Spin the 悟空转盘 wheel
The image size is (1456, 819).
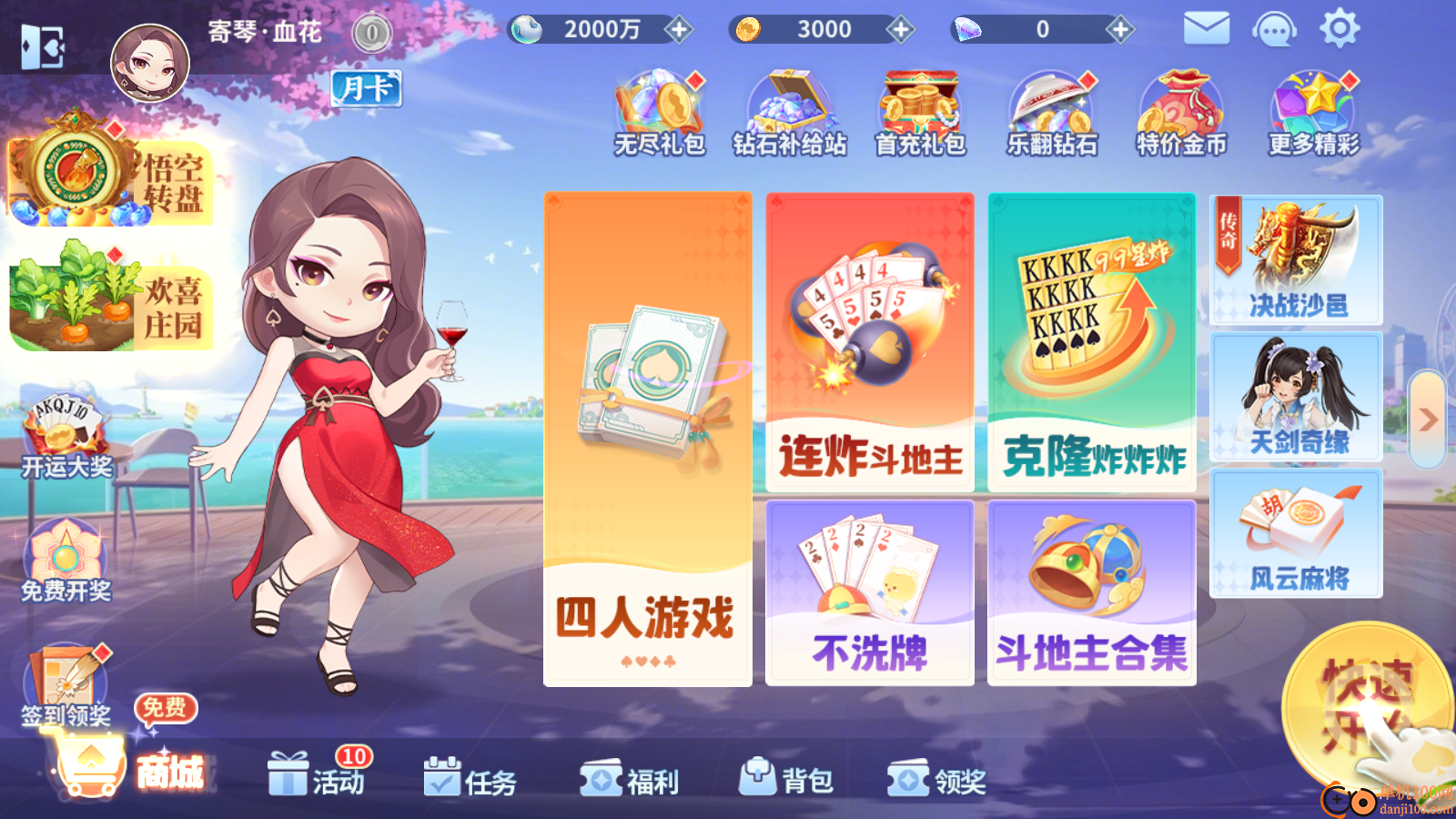[109, 173]
